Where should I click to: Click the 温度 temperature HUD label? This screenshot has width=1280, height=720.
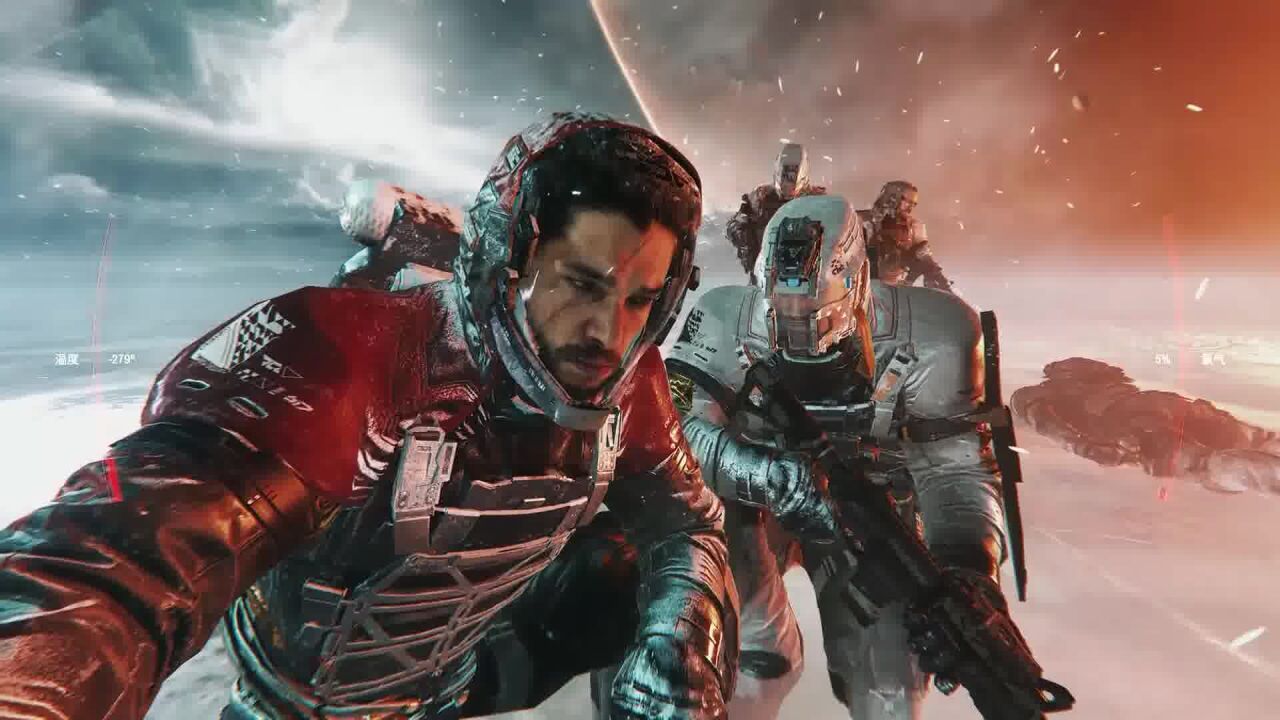(x=66, y=360)
